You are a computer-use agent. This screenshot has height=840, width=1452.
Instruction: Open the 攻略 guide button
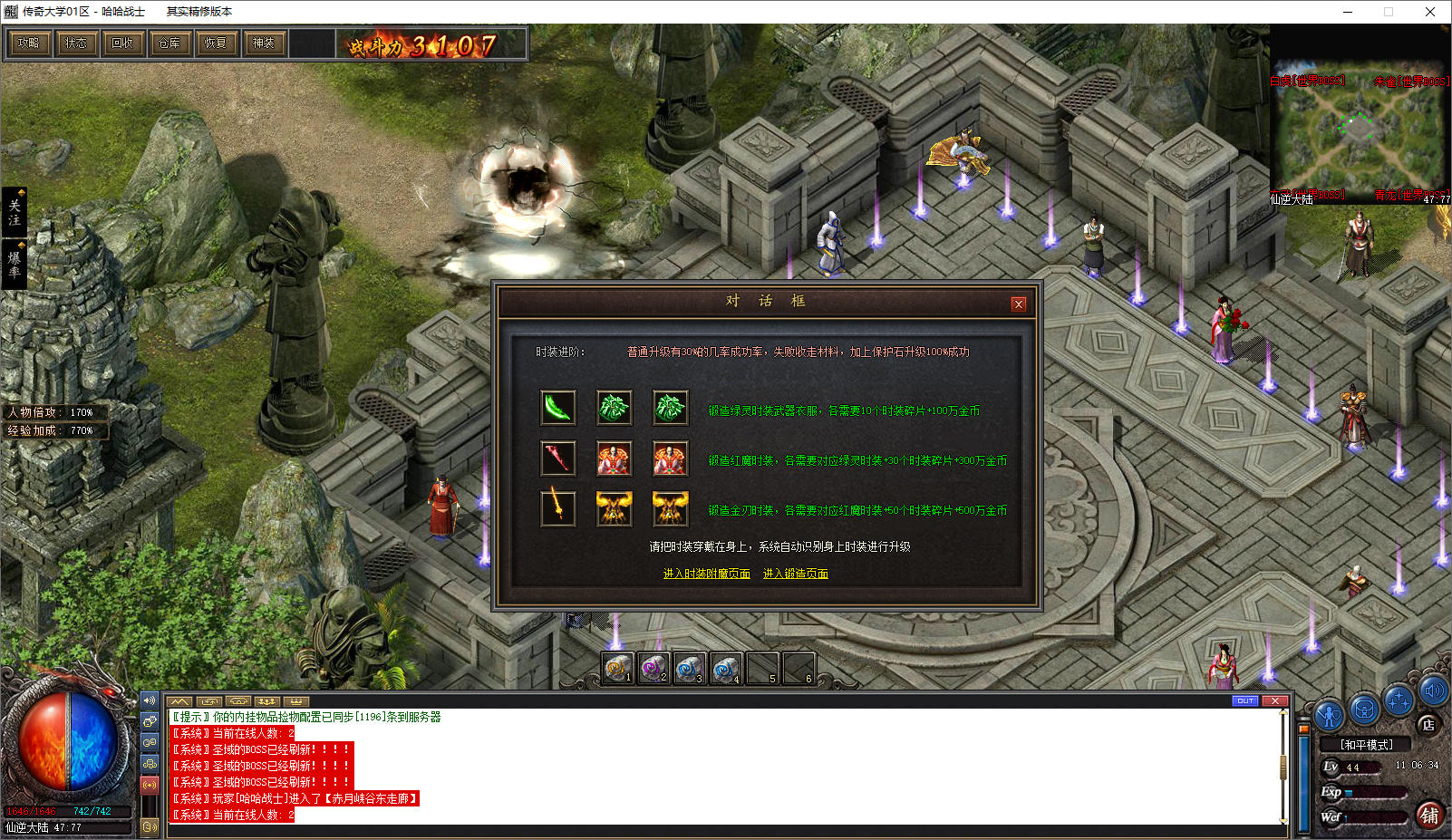coord(28,43)
